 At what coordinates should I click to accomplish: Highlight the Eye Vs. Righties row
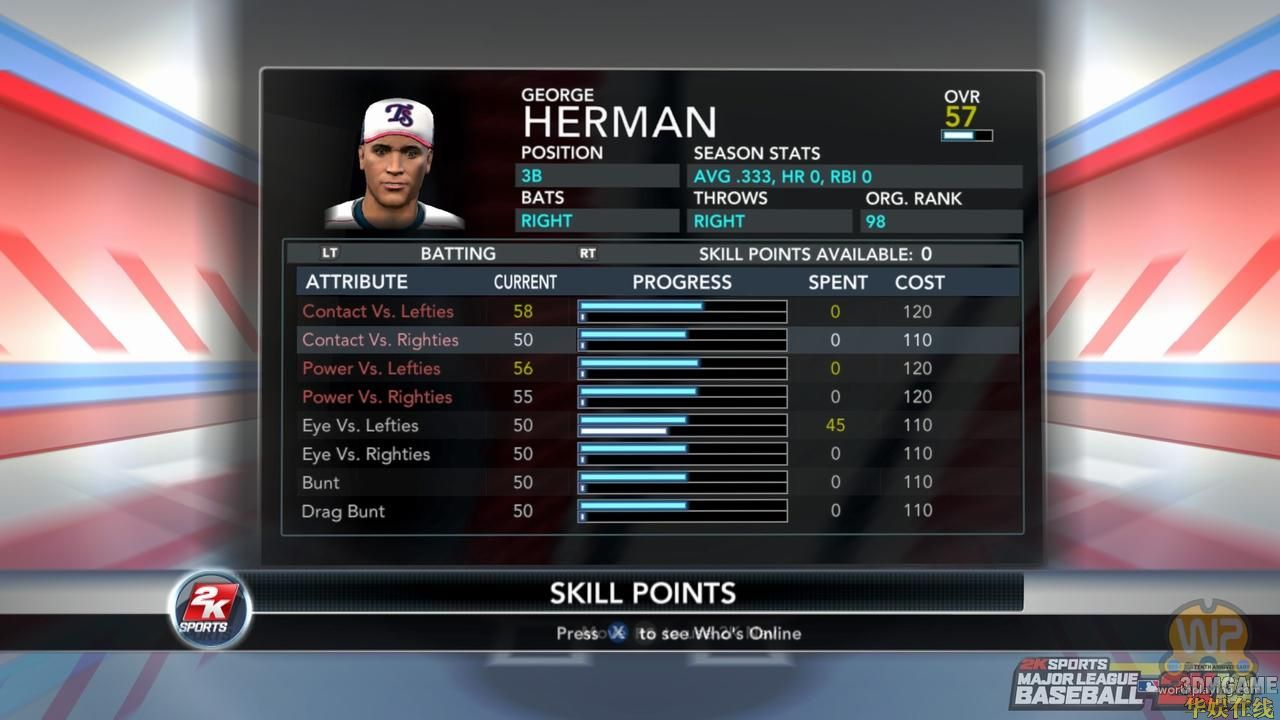point(366,454)
